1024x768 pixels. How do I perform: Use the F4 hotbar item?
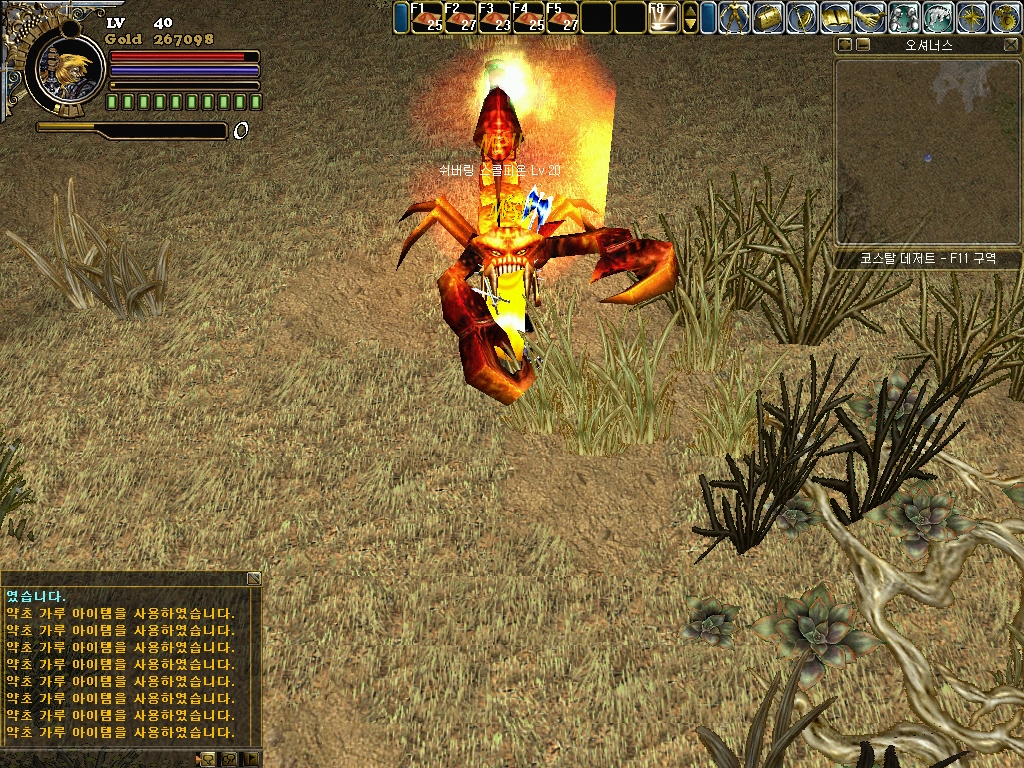coord(530,18)
